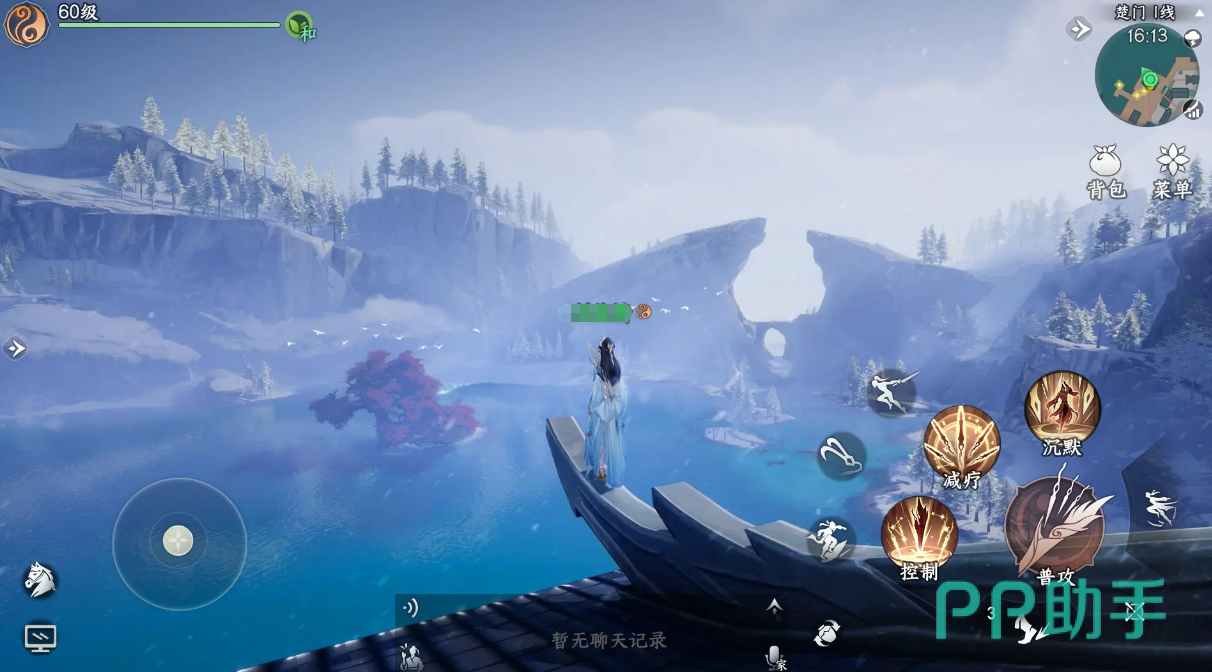Open the 背包 backpack
This screenshot has width=1212, height=672.
click(x=1106, y=170)
